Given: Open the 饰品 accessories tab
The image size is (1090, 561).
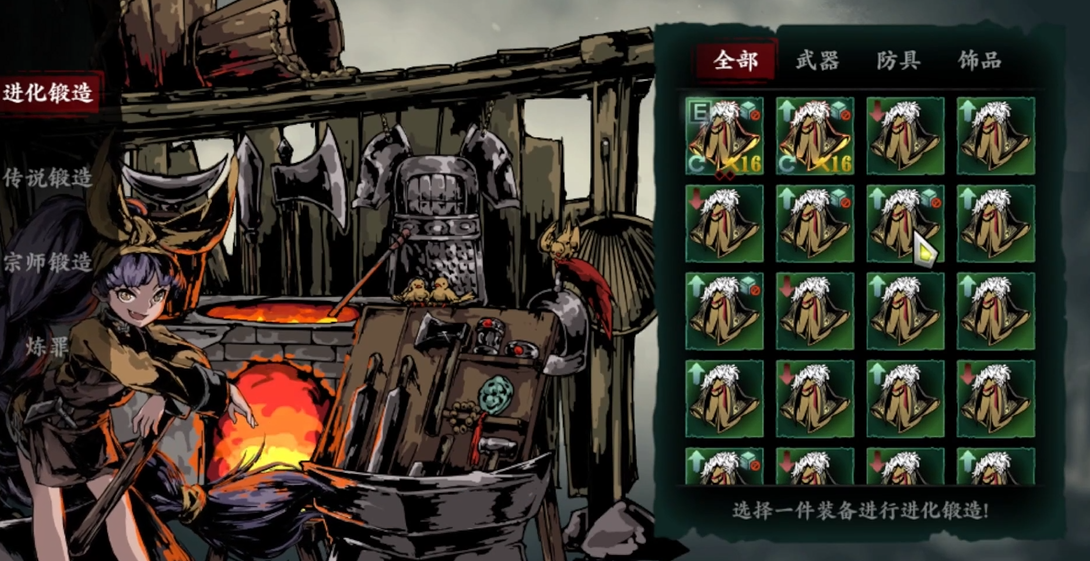Looking at the screenshot, I should click(979, 61).
